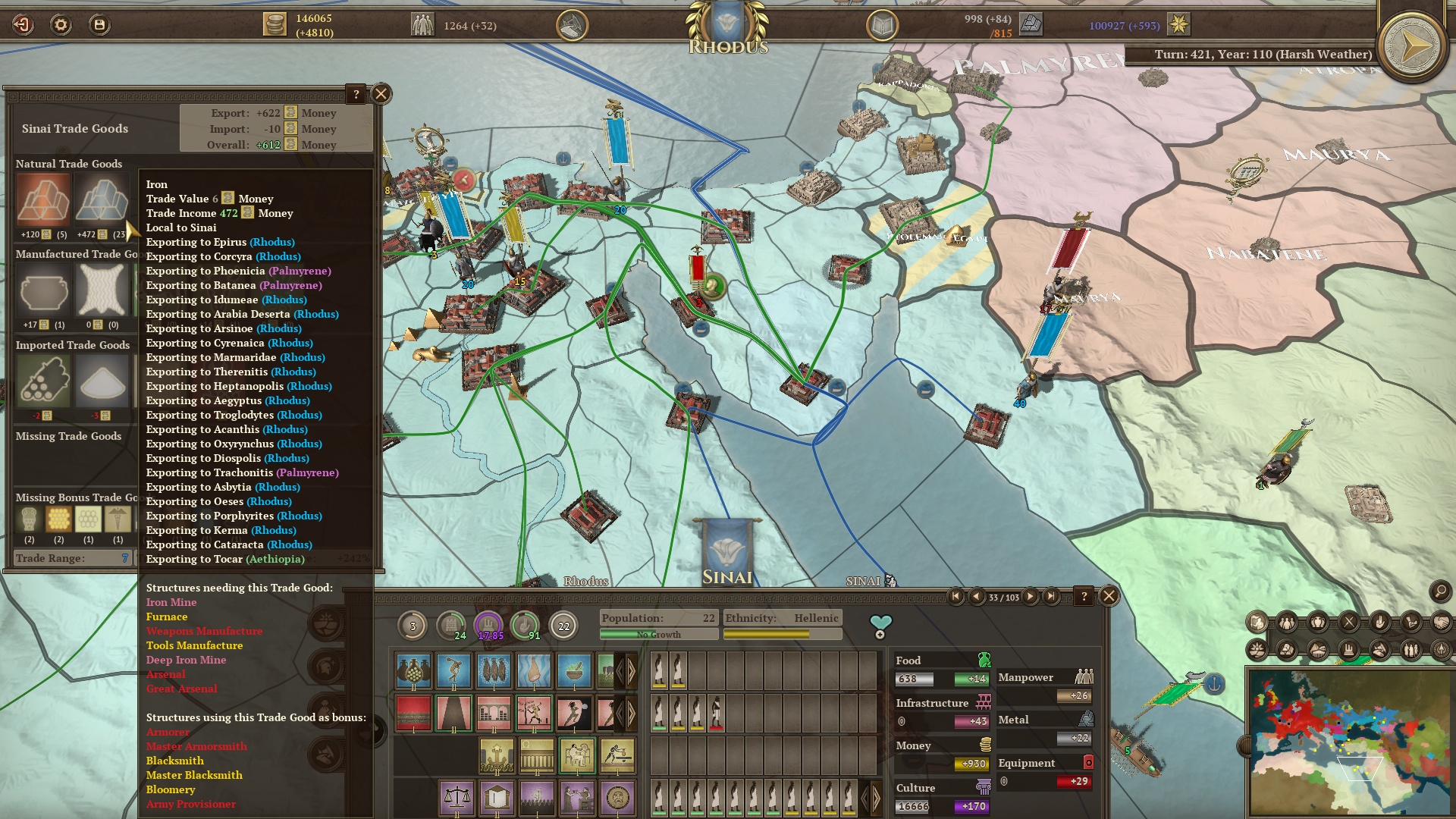This screenshot has width=1456, height=819.
Task: Exit via the red door icon
Action: tap(23, 25)
